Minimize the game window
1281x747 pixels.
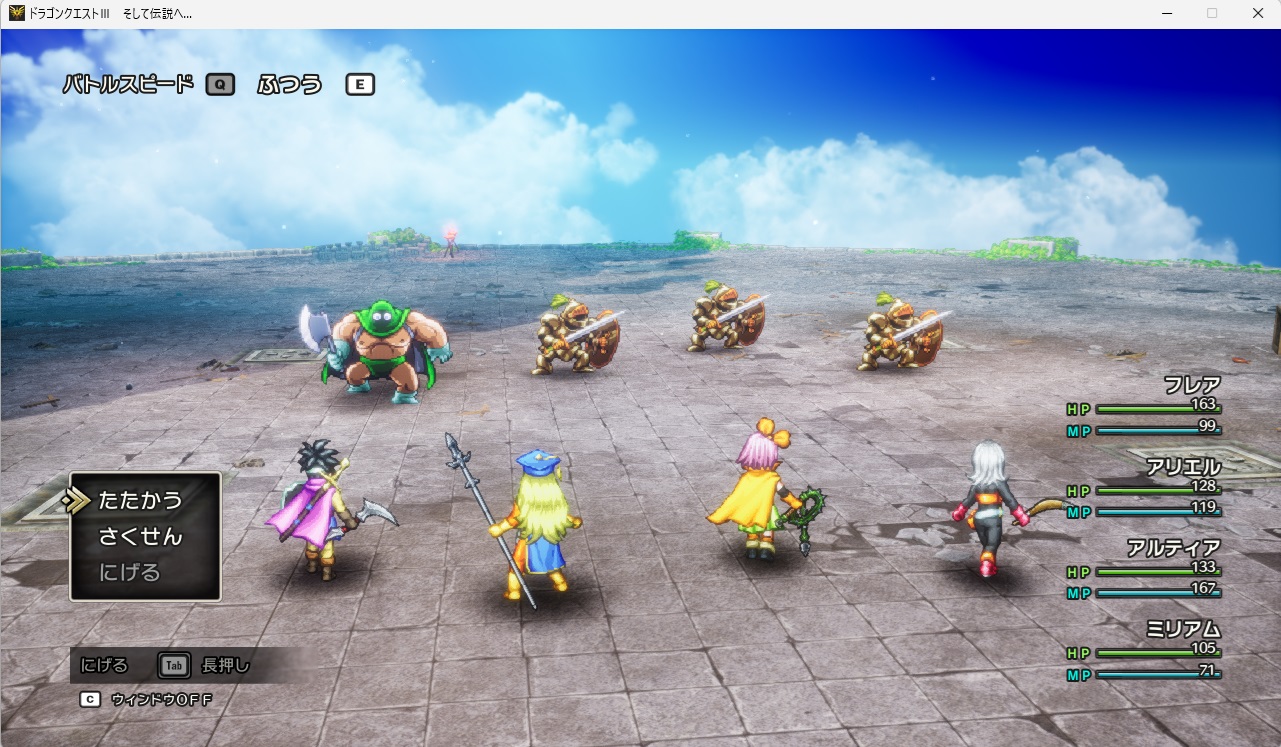(x=1166, y=14)
